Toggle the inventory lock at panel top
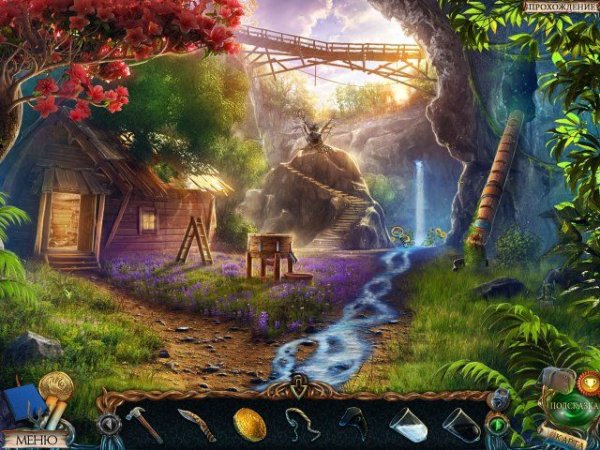 301,381
